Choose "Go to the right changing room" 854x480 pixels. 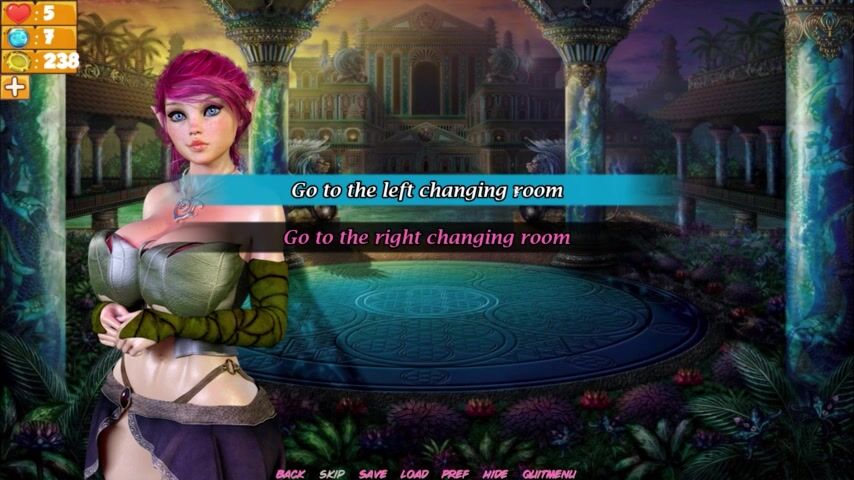pos(427,238)
